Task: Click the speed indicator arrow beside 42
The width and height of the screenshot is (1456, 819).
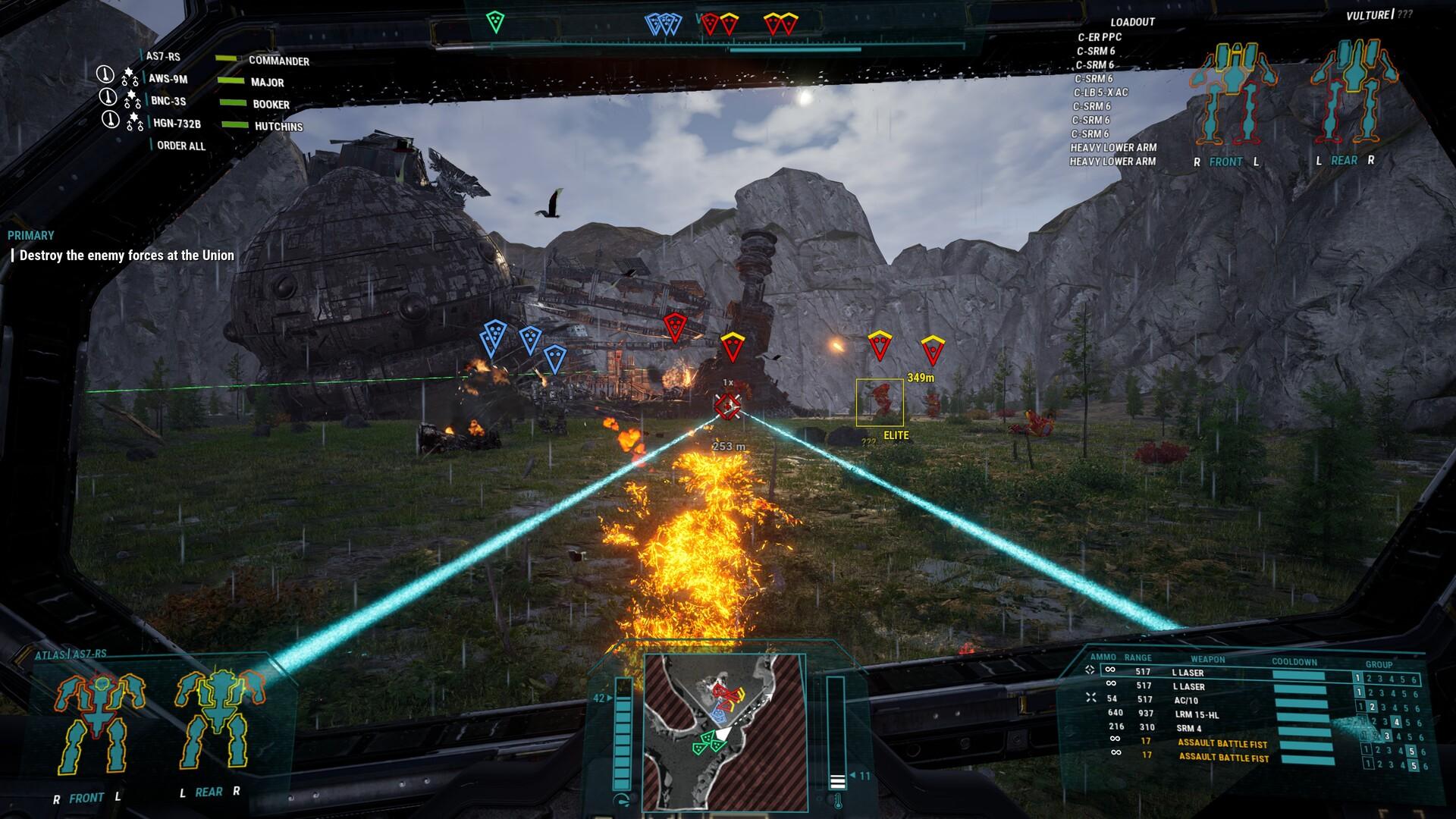Action: 608,697
